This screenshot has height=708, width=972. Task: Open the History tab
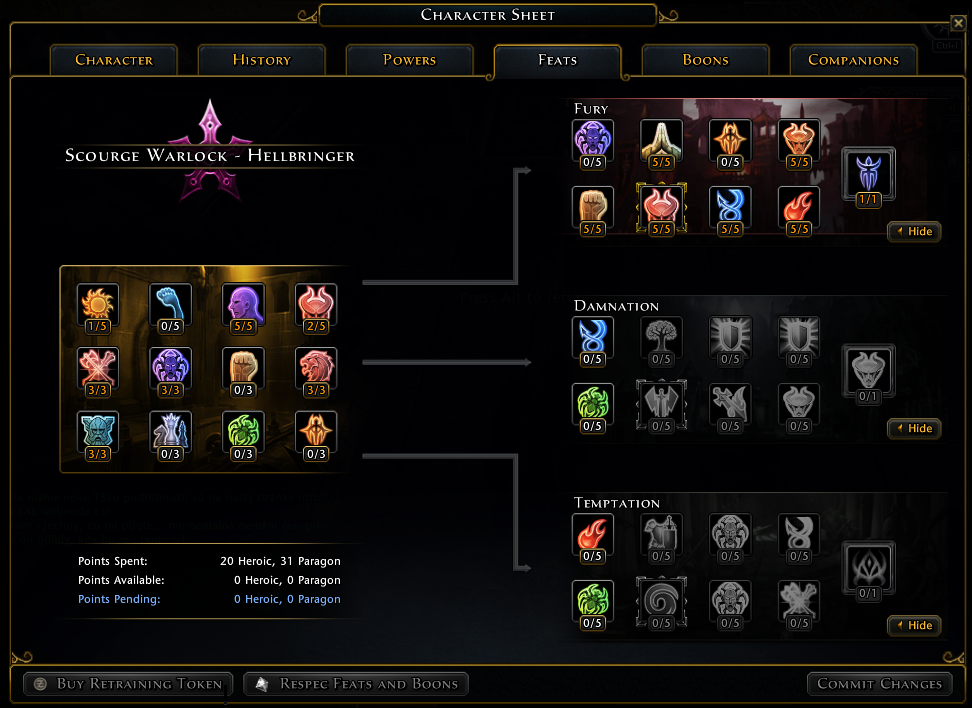[x=261, y=60]
